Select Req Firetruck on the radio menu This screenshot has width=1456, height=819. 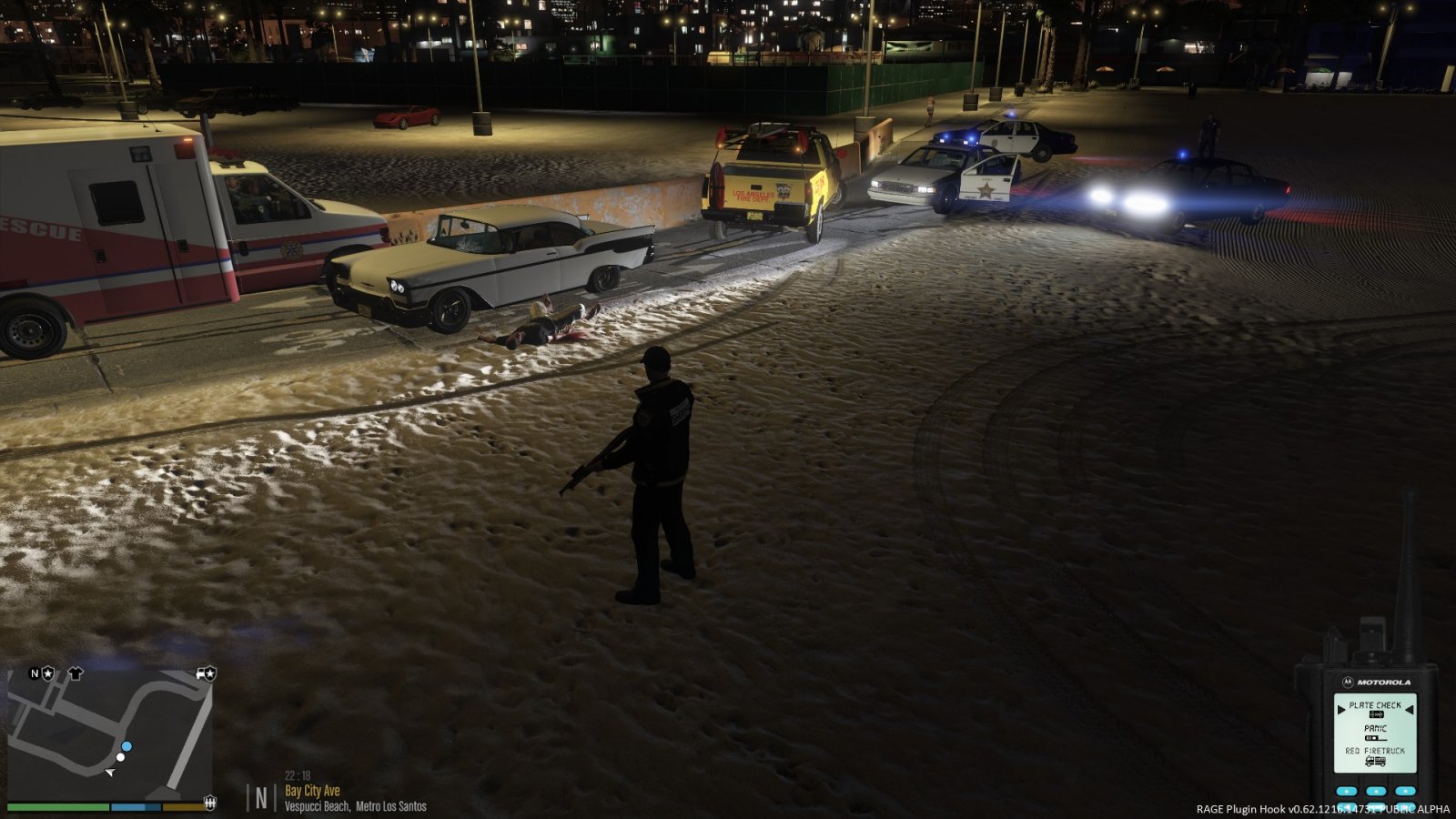[x=1375, y=751]
